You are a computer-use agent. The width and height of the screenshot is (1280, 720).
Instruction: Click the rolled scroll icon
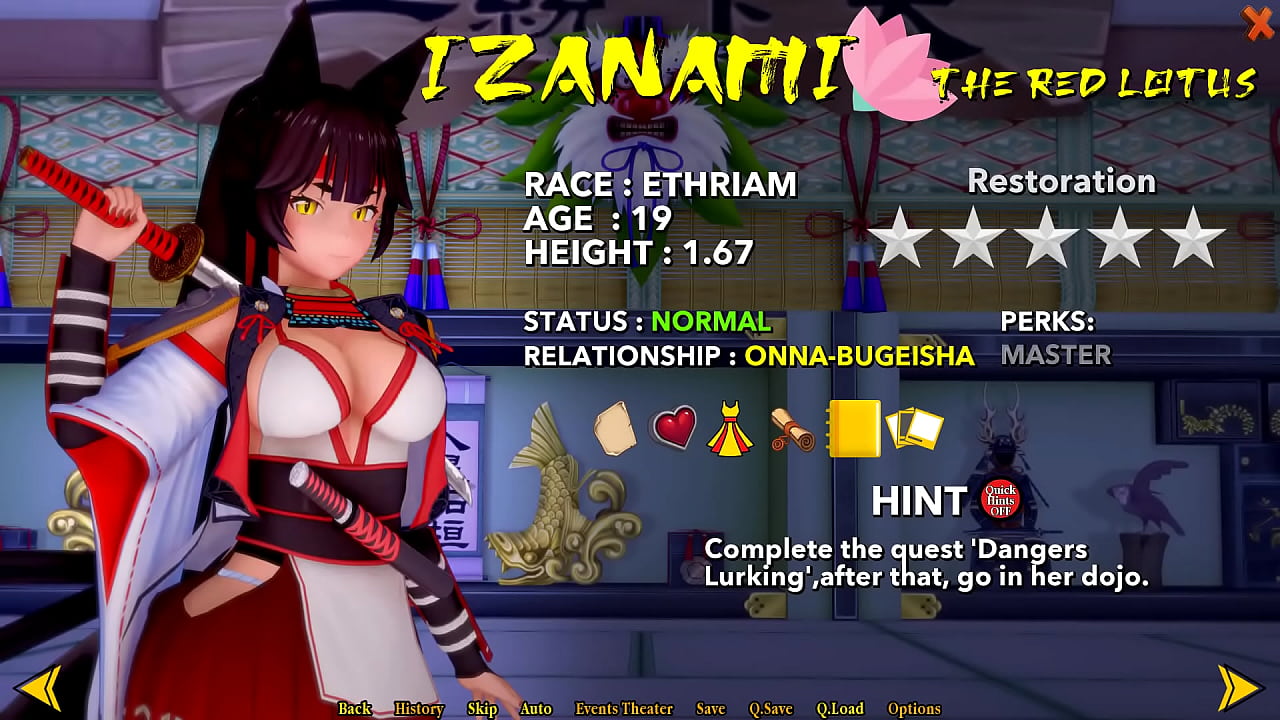pyautogui.click(x=793, y=429)
